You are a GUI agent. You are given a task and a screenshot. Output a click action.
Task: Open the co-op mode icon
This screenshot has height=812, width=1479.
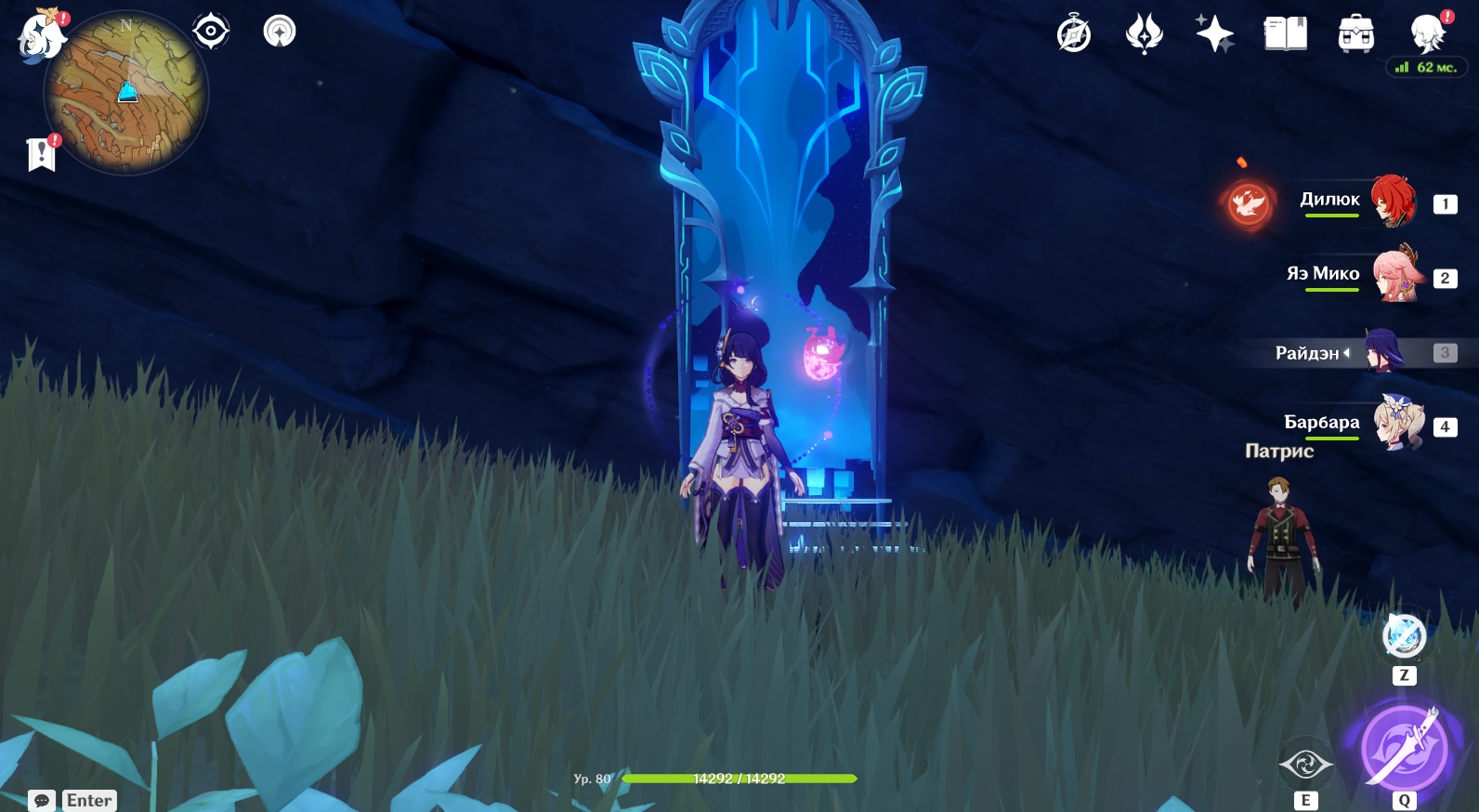tap(1427, 33)
